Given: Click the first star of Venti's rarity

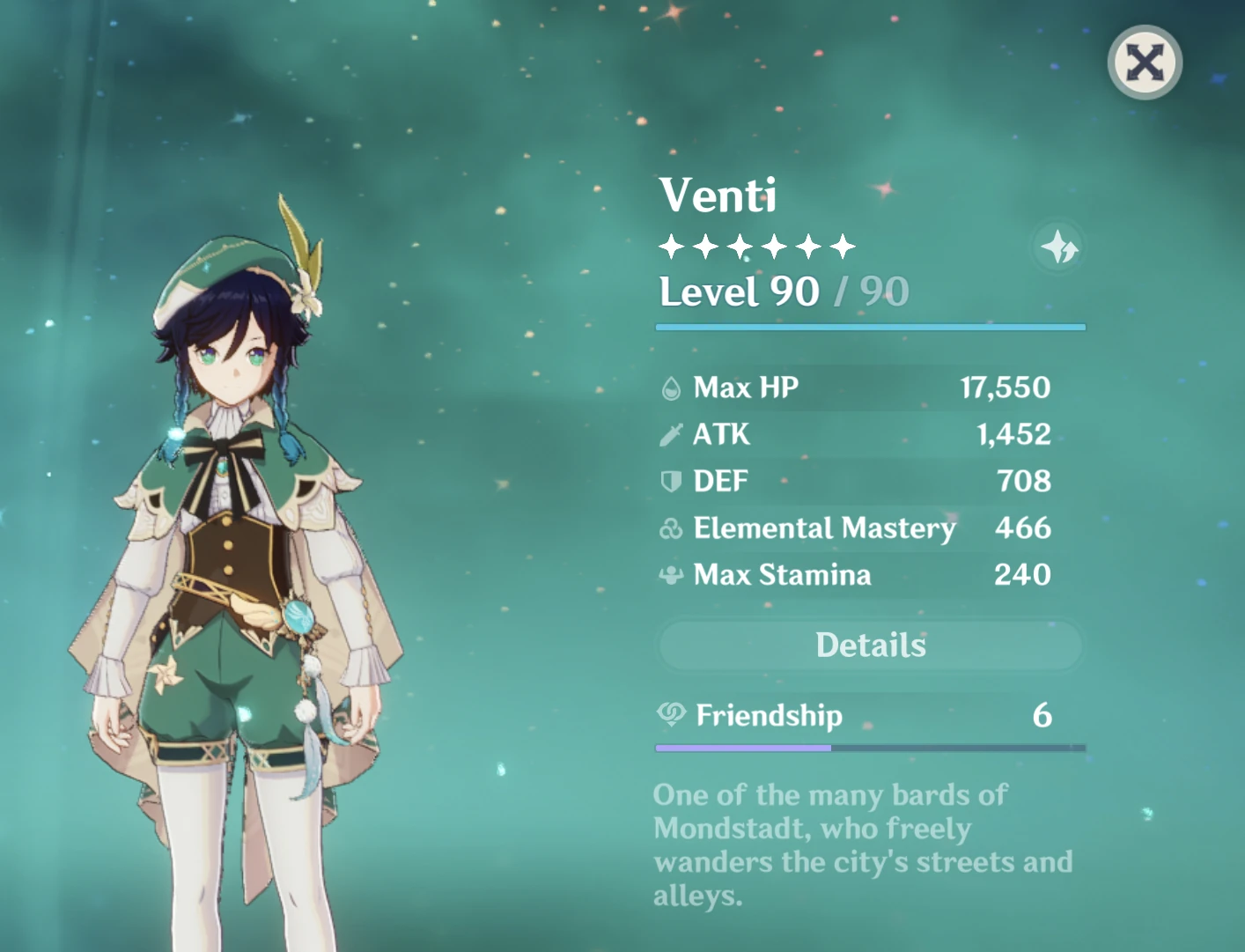Looking at the screenshot, I should click(x=672, y=247).
